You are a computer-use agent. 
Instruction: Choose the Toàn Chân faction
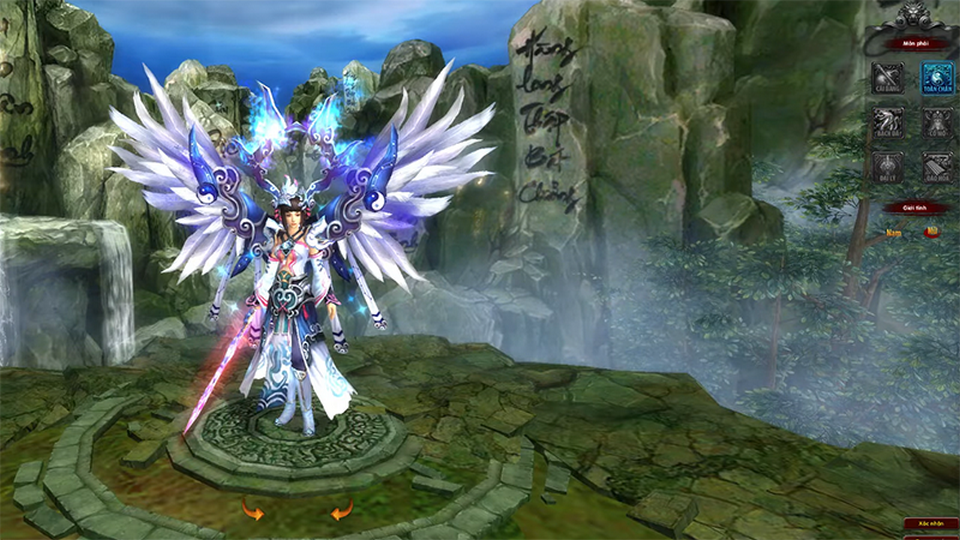pyautogui.click(x=937, y=78)
